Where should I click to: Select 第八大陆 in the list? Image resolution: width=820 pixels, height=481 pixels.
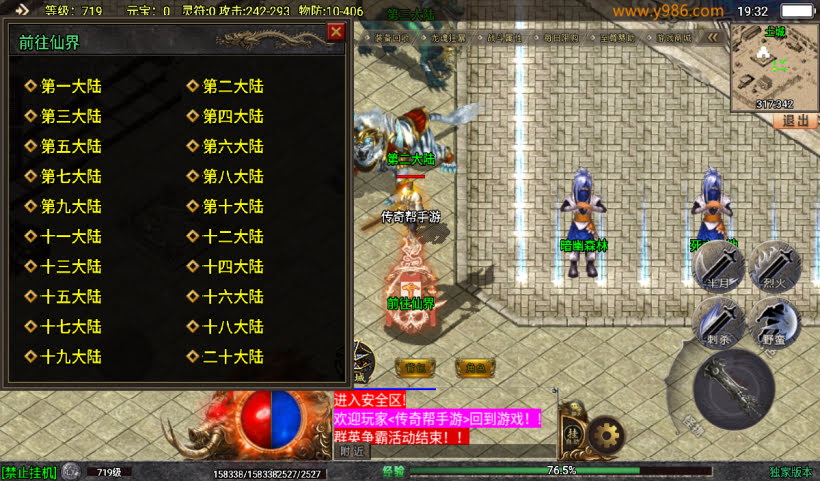coord(233,177)
